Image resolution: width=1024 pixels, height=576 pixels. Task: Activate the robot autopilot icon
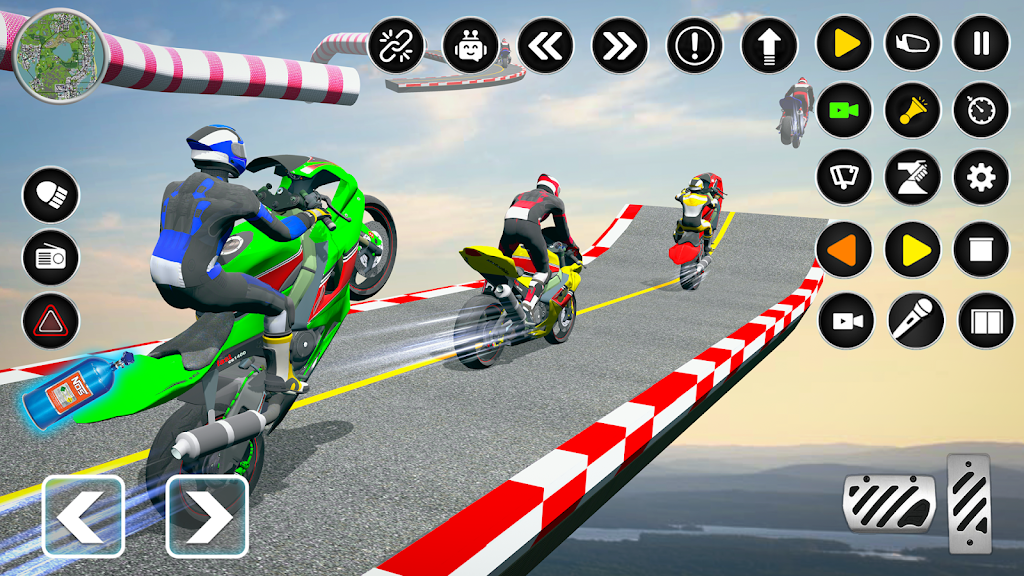pos(471,45)
